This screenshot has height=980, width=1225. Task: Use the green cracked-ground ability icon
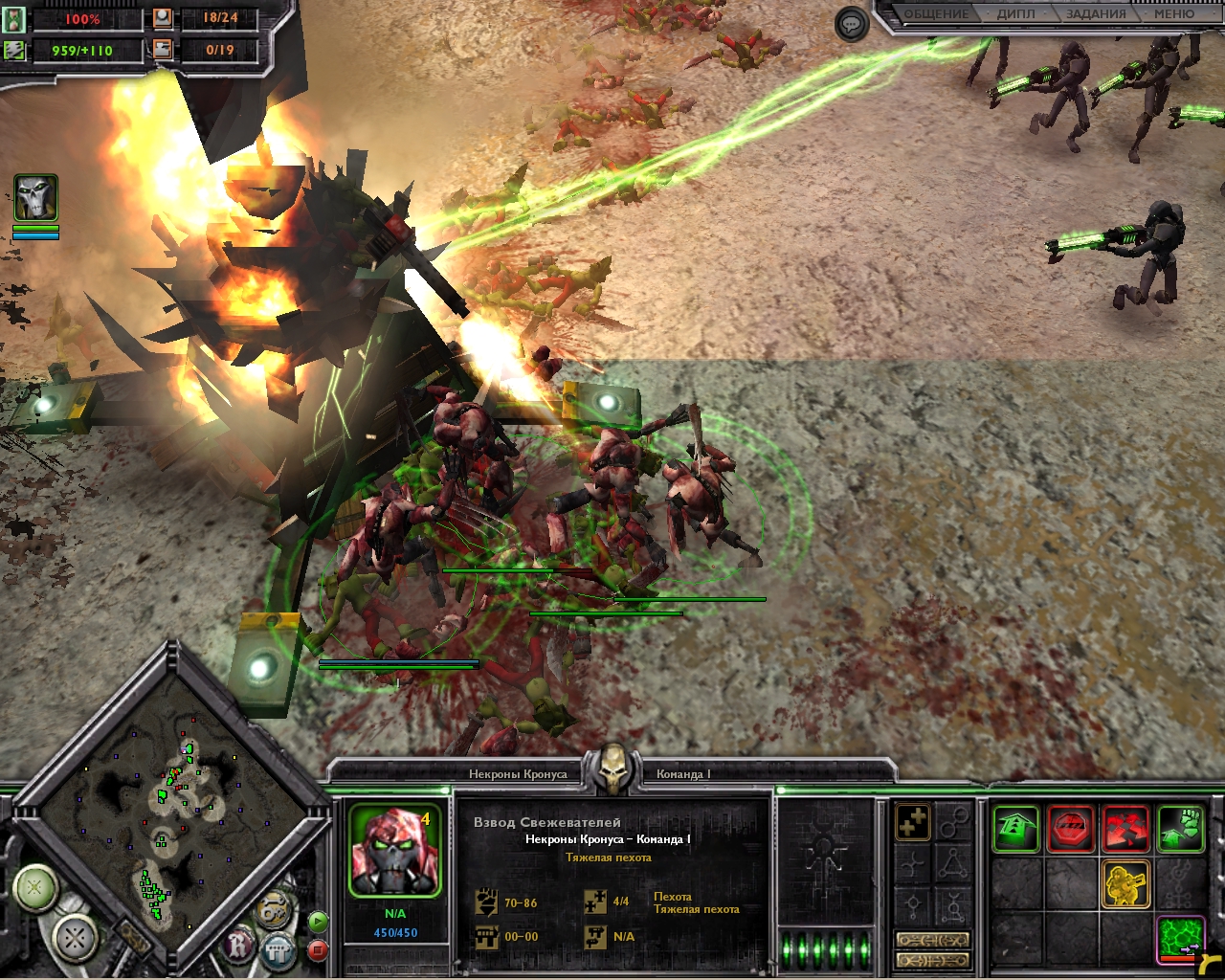pos(1181,938)
